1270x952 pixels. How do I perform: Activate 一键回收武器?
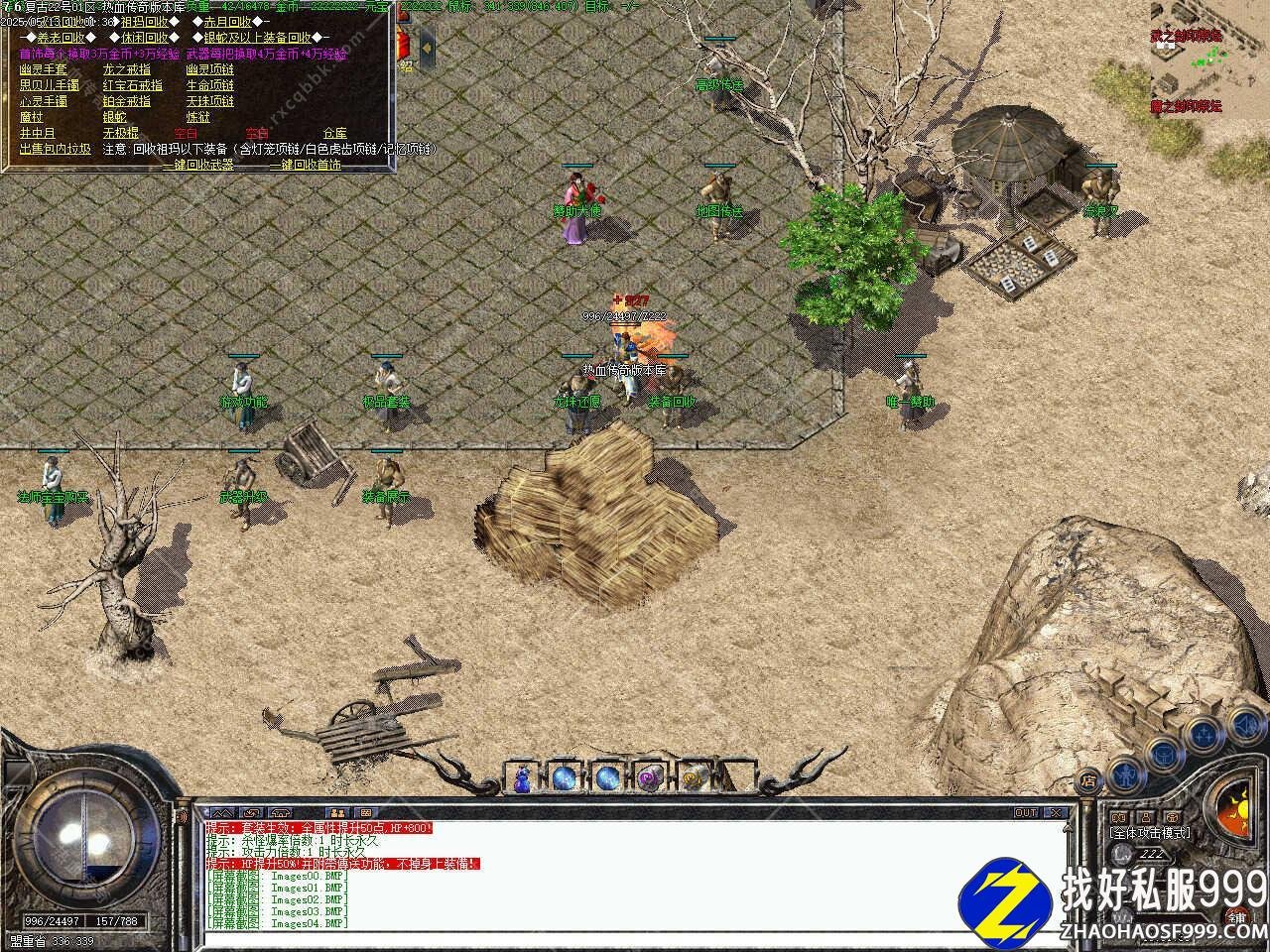tap(197, 165)
